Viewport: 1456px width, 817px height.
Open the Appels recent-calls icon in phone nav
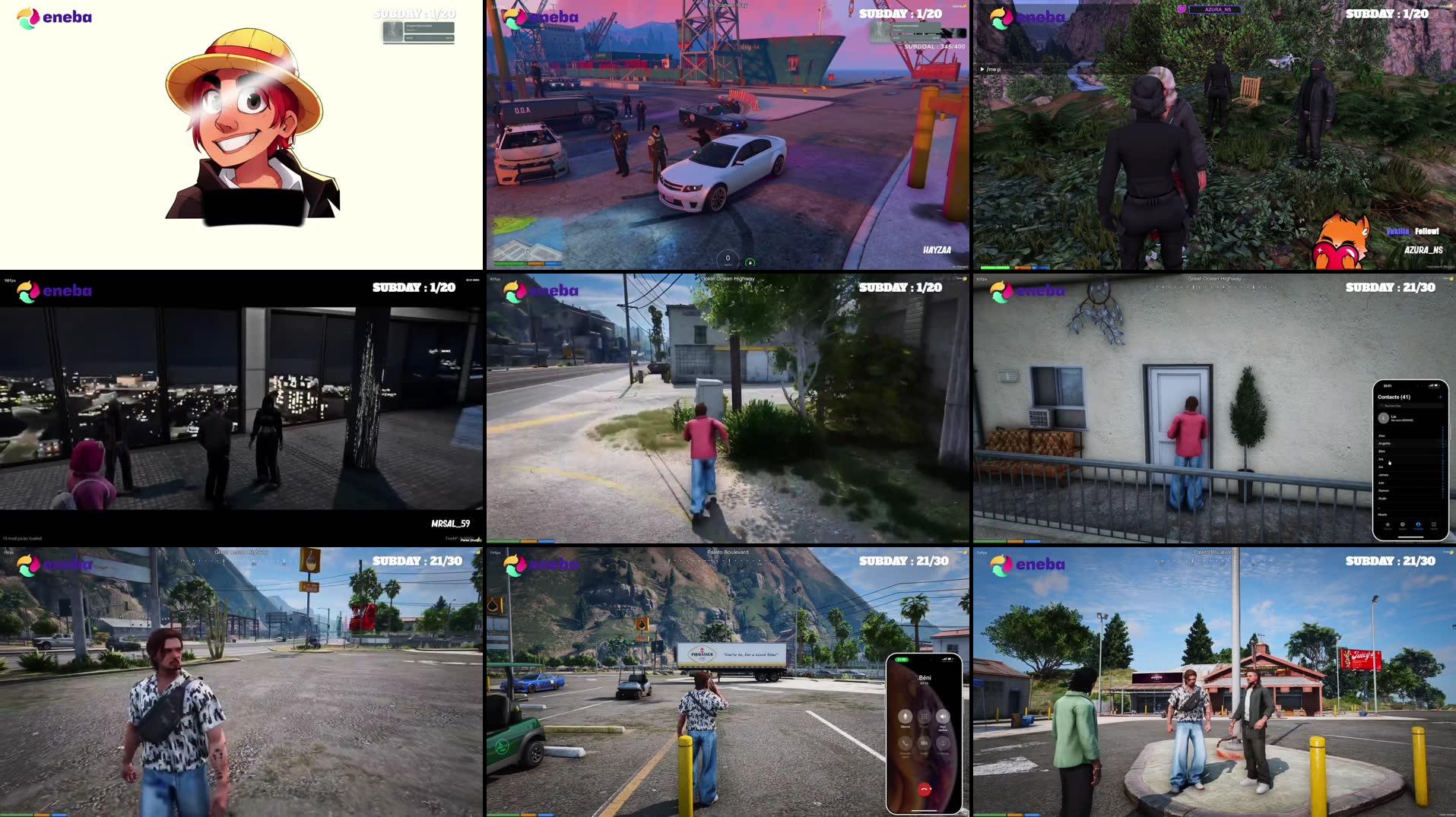coord(1403,524)
